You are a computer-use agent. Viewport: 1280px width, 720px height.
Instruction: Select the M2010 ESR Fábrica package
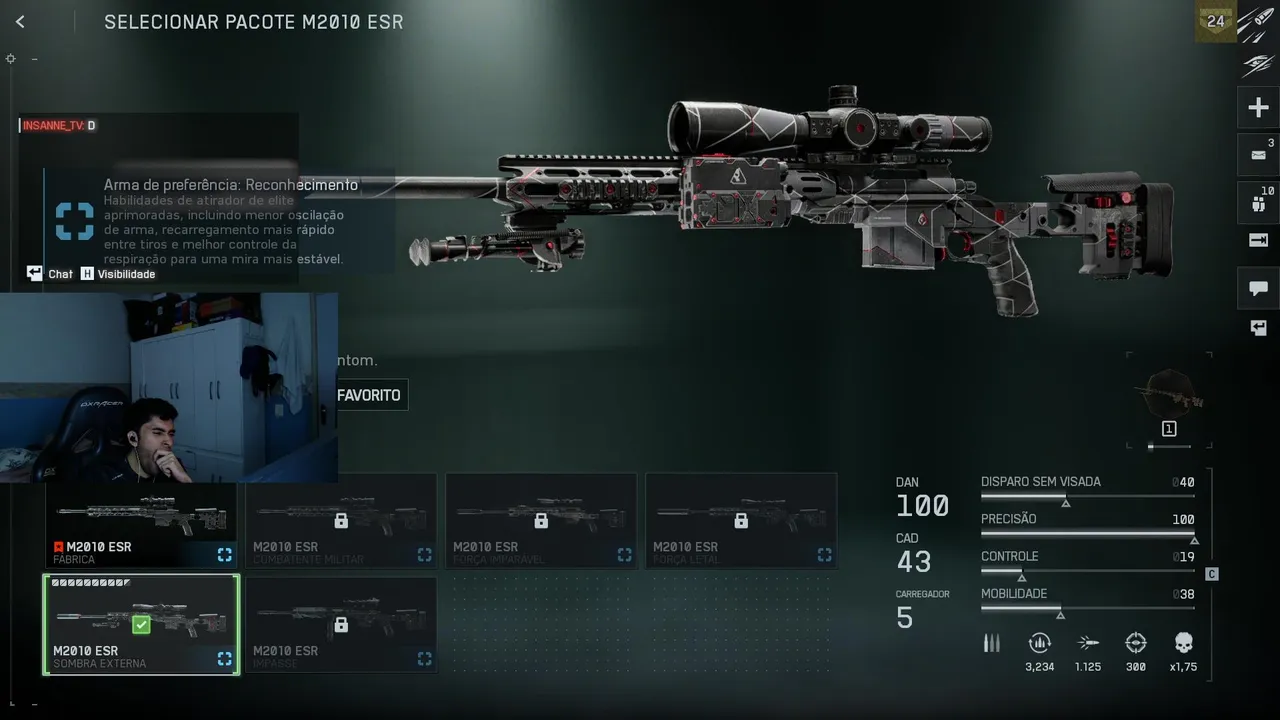[141, 522]
